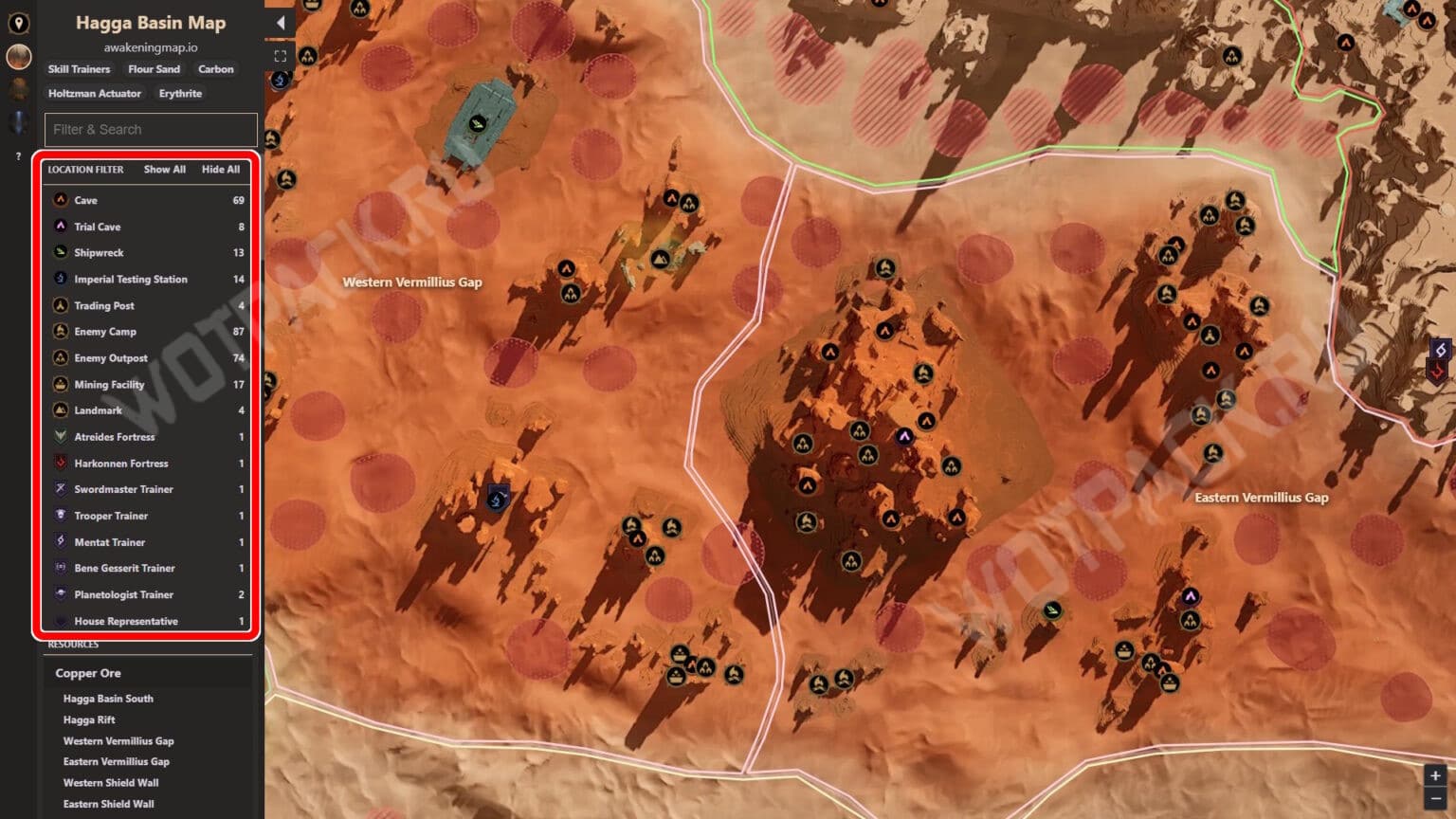Image resolution: width=1456 pixels, height=819 pixels.
Task: Select the Skill Trainers filter tag
Action: pyautogui.click(x=78, y=68)
